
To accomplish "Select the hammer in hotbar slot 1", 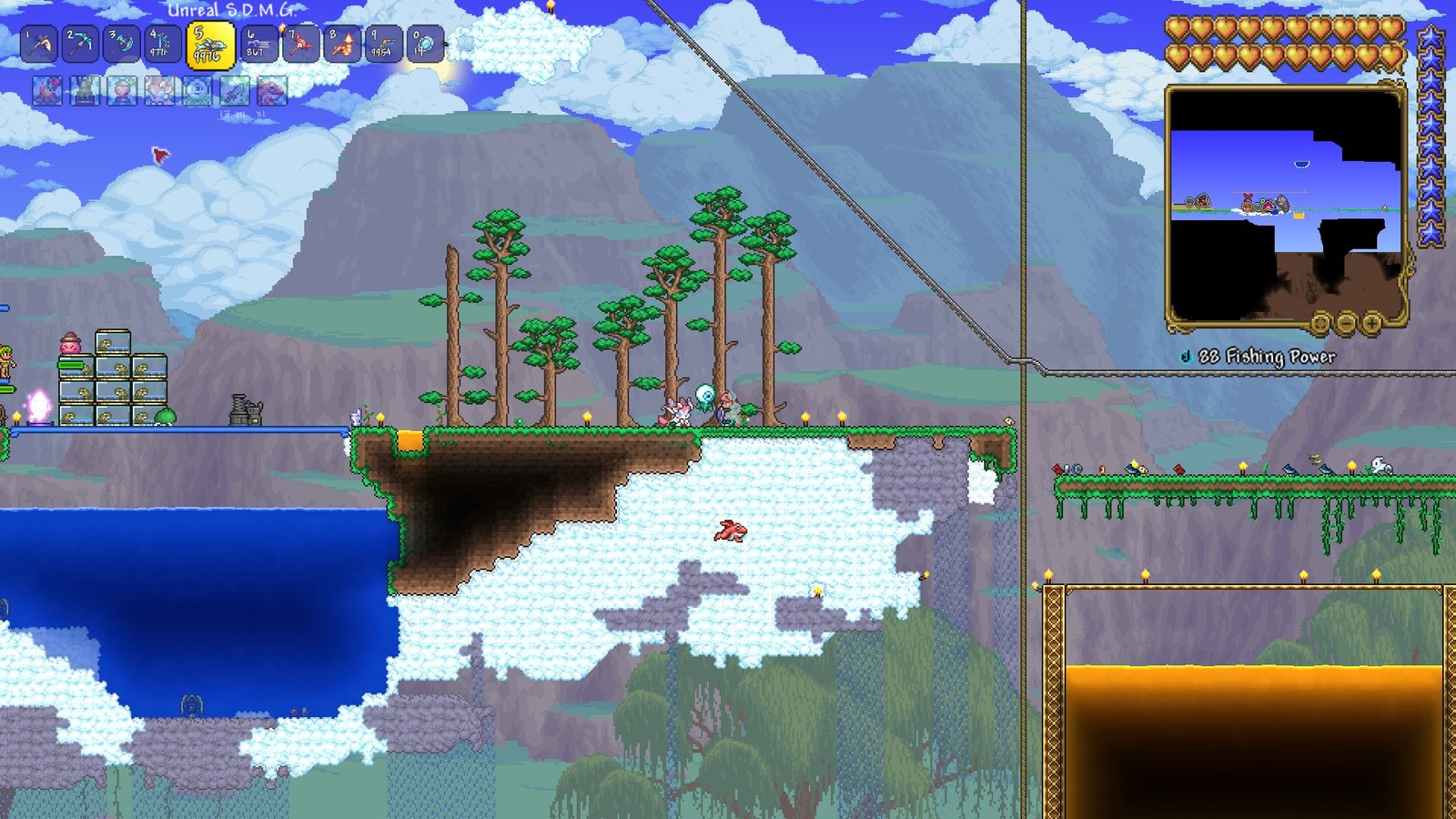I will pos(40,41).
